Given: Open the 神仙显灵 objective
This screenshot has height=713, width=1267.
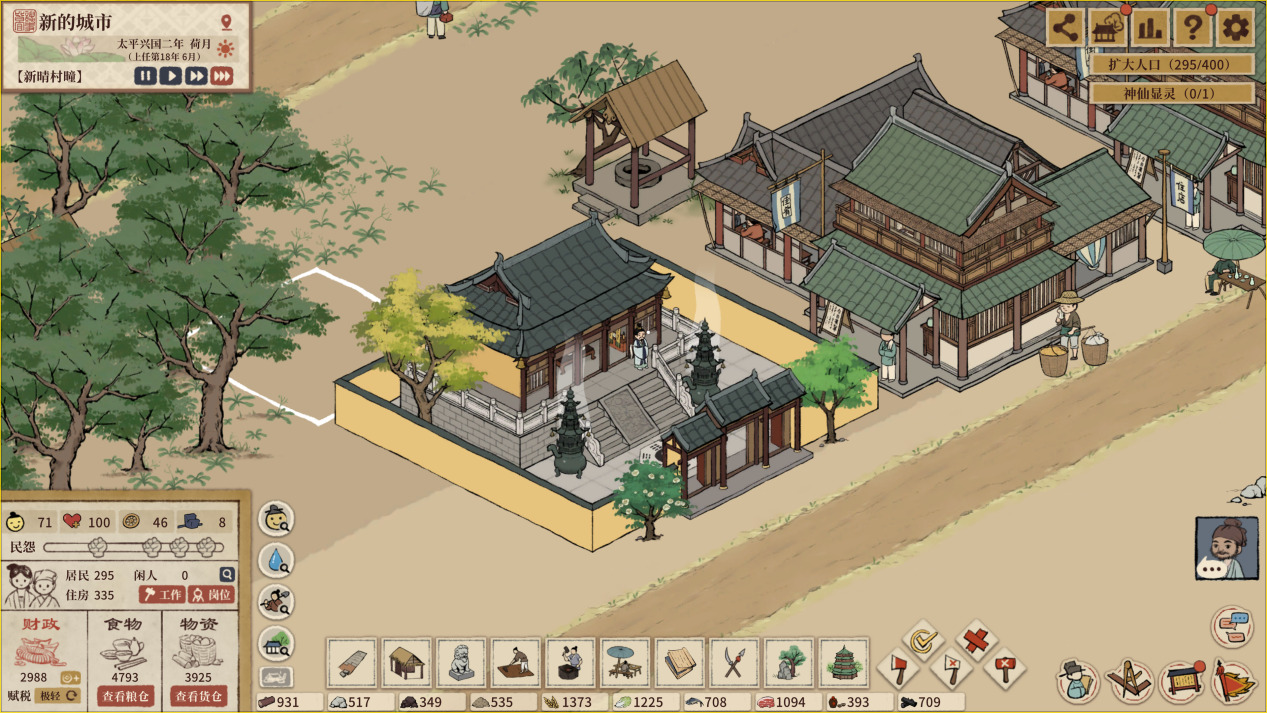Looking at the screenshot, I should pos(1172,93).
